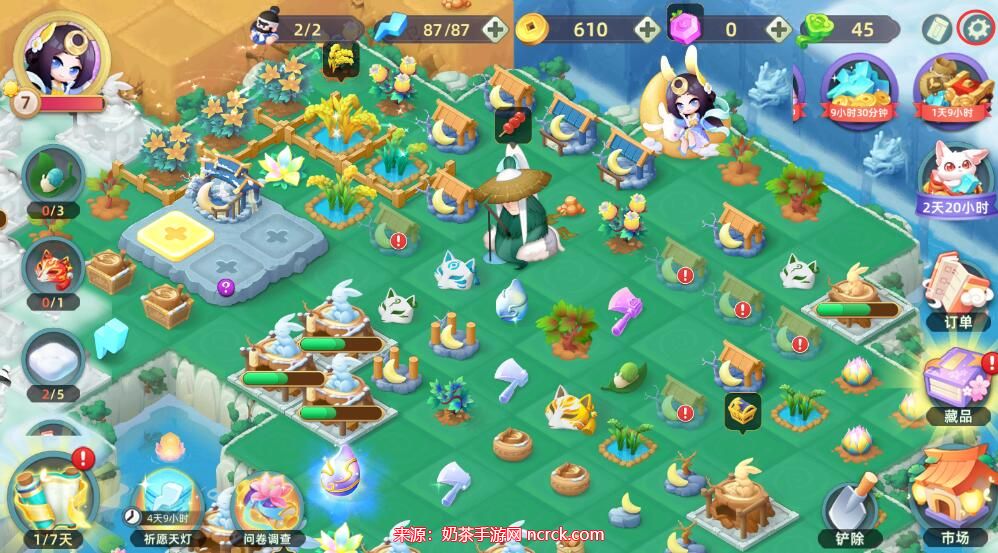This screenshot has width=998, height=553.
Task: Open the settings gear icon
Action: [x=975, y=29]
